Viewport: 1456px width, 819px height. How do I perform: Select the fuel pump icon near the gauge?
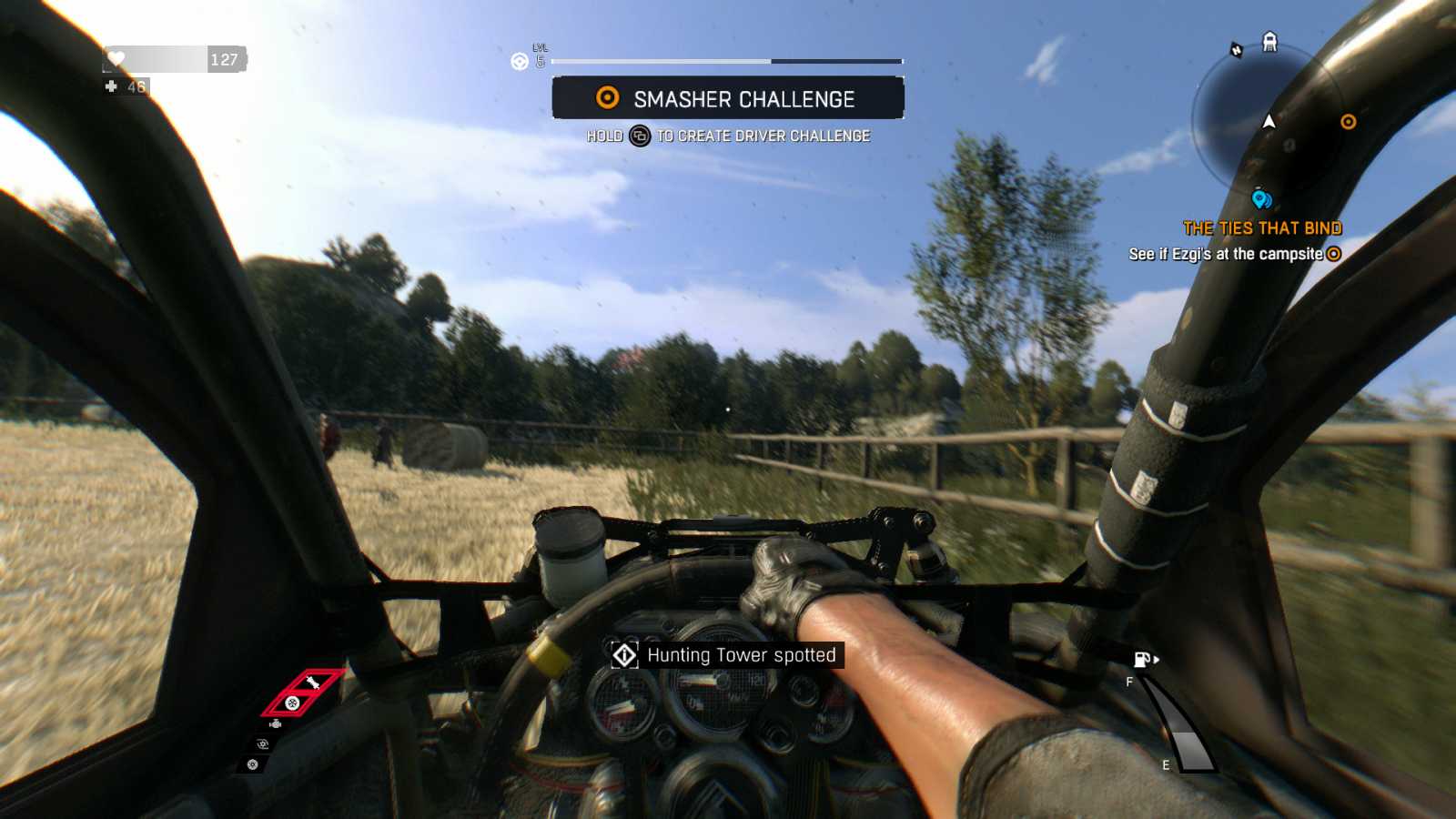point(1142,661)
